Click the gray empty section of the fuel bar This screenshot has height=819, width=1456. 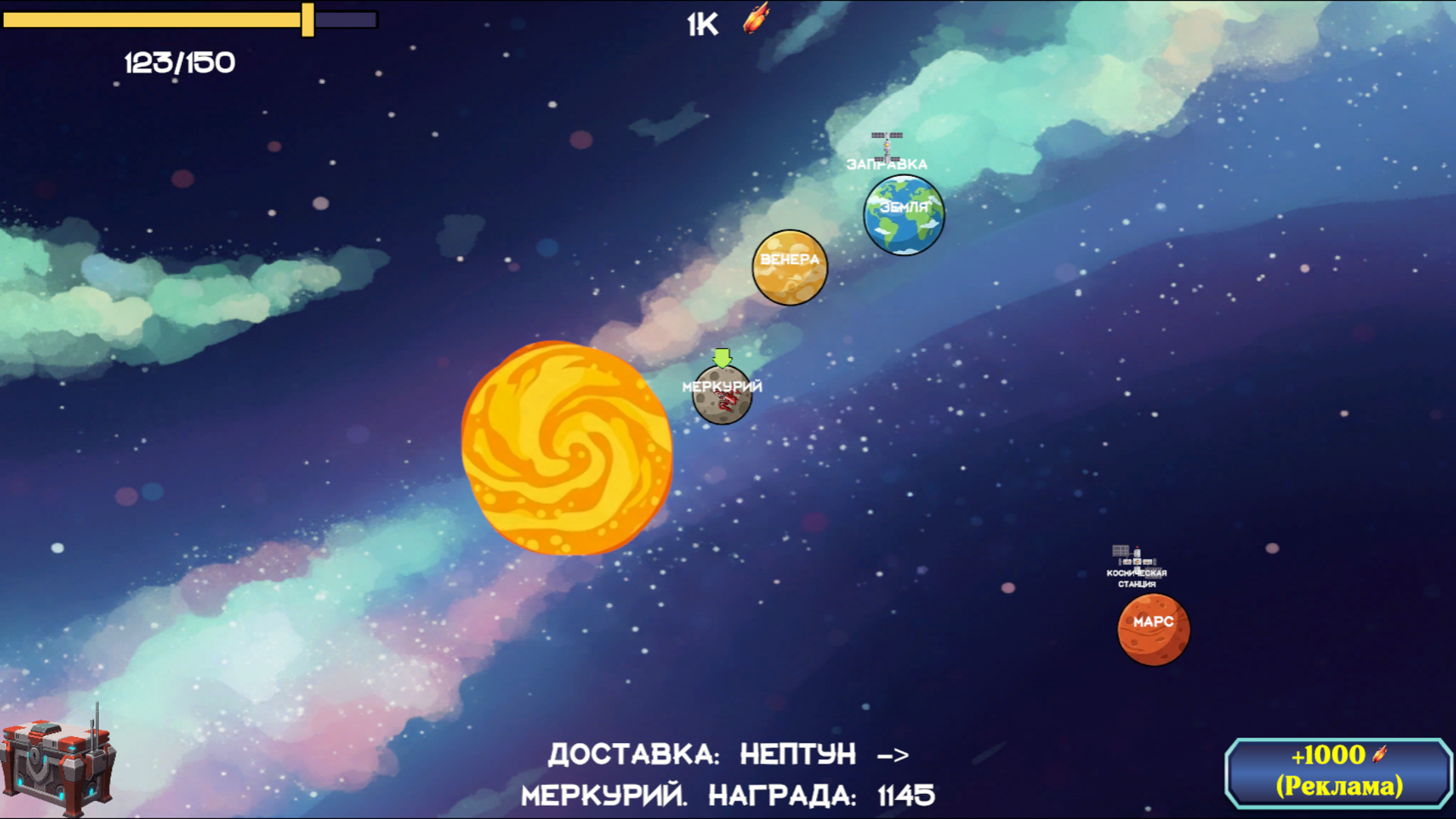coord(345,18)
